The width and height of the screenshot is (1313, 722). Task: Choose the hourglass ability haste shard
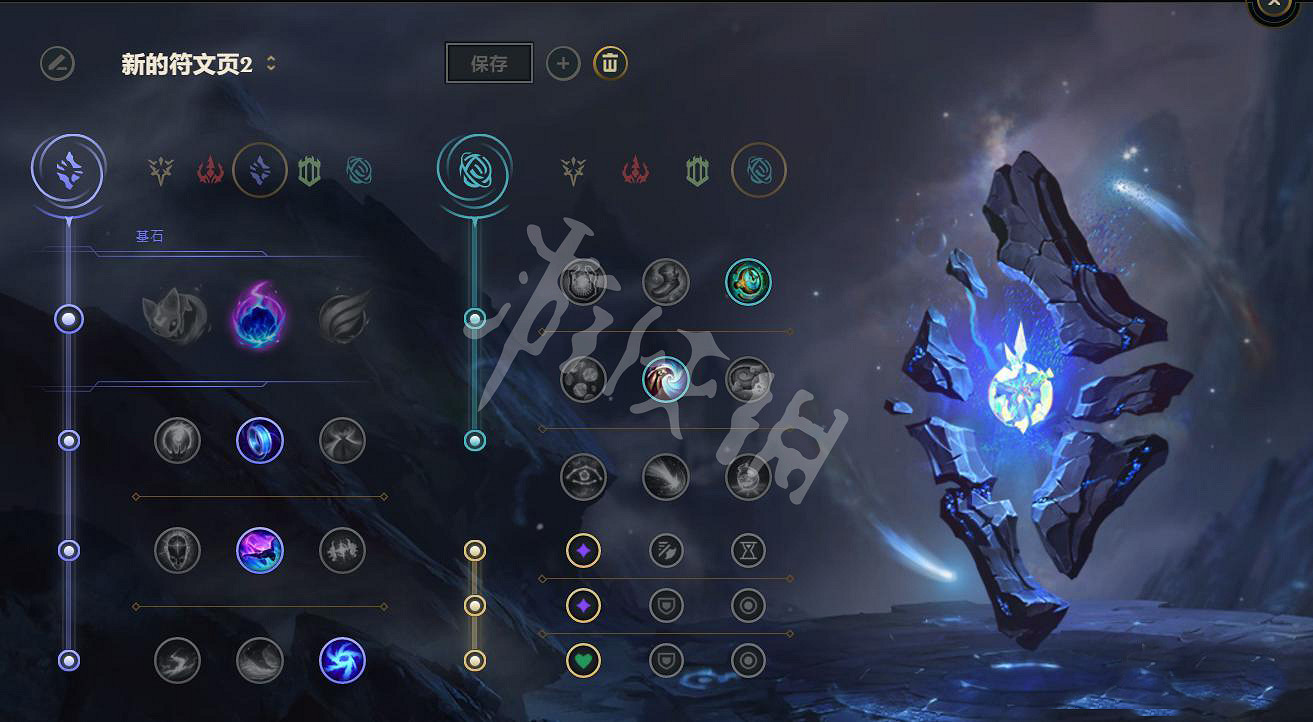748,549
